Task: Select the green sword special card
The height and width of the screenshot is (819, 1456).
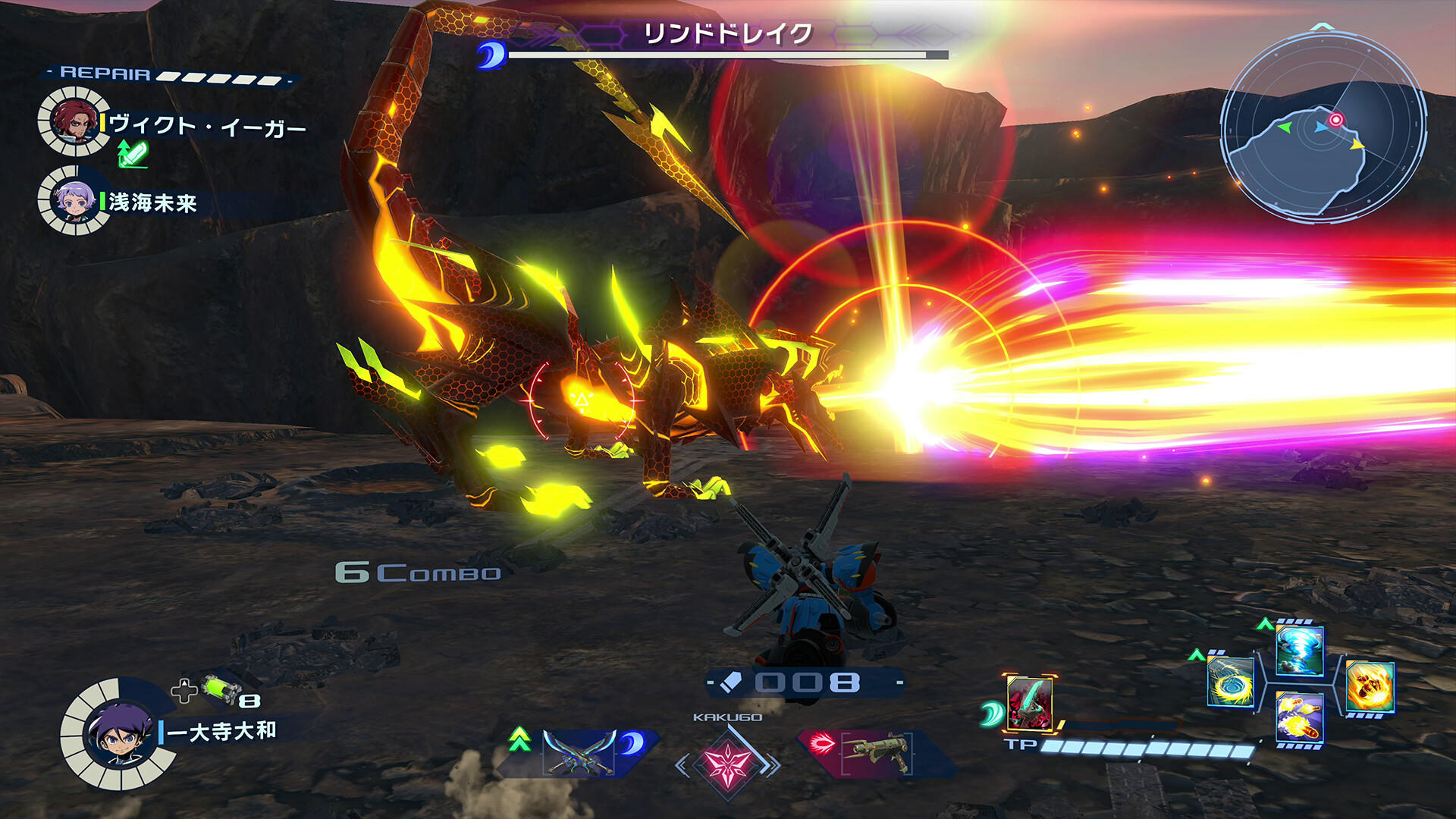Action: click(x=1029, y=703)
